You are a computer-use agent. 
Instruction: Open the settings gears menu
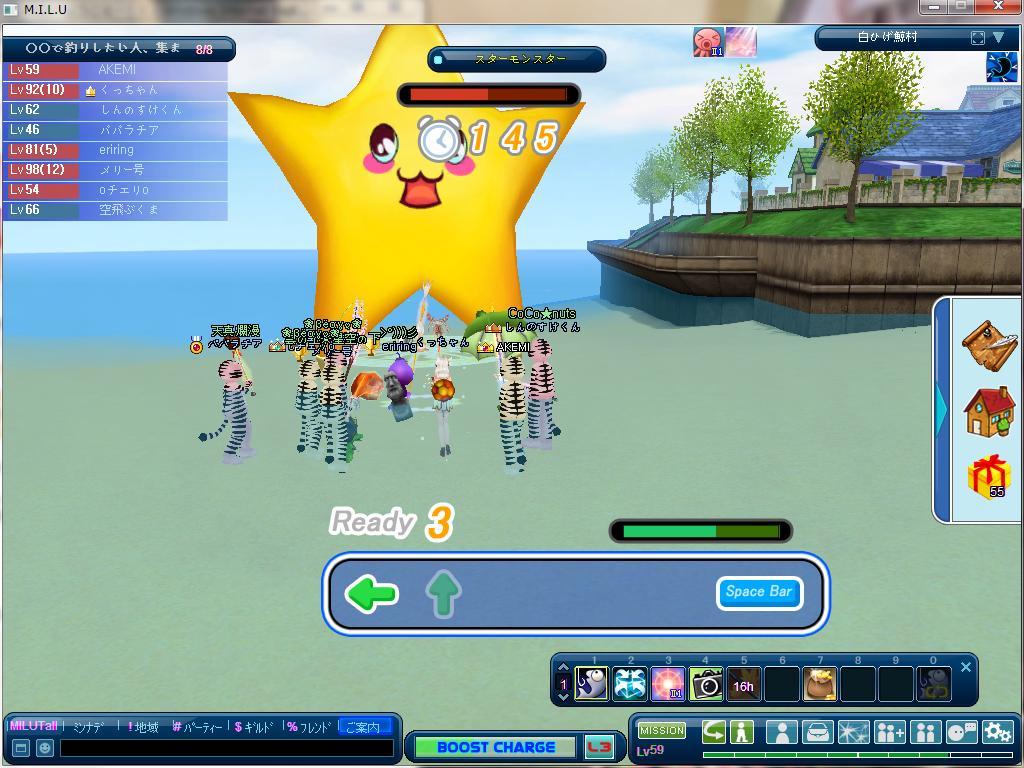tap(997, 732)
